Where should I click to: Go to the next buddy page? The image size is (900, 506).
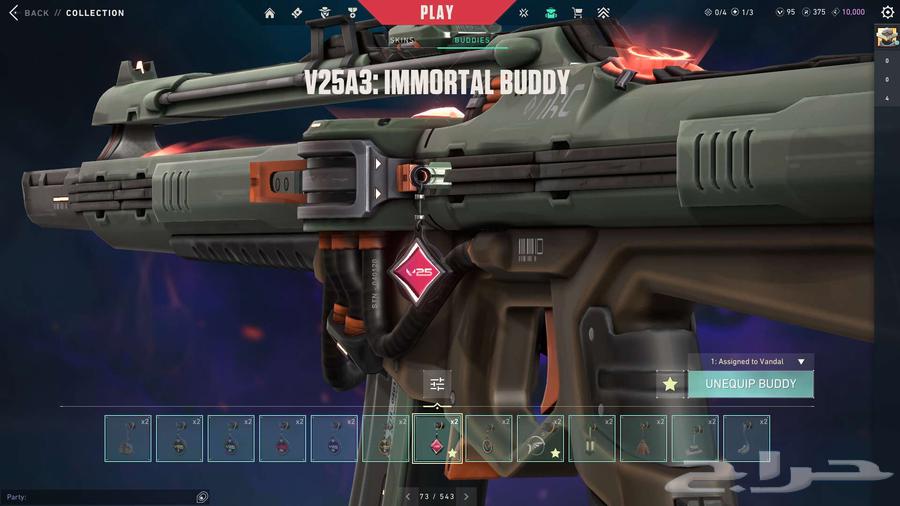(466, 496)
